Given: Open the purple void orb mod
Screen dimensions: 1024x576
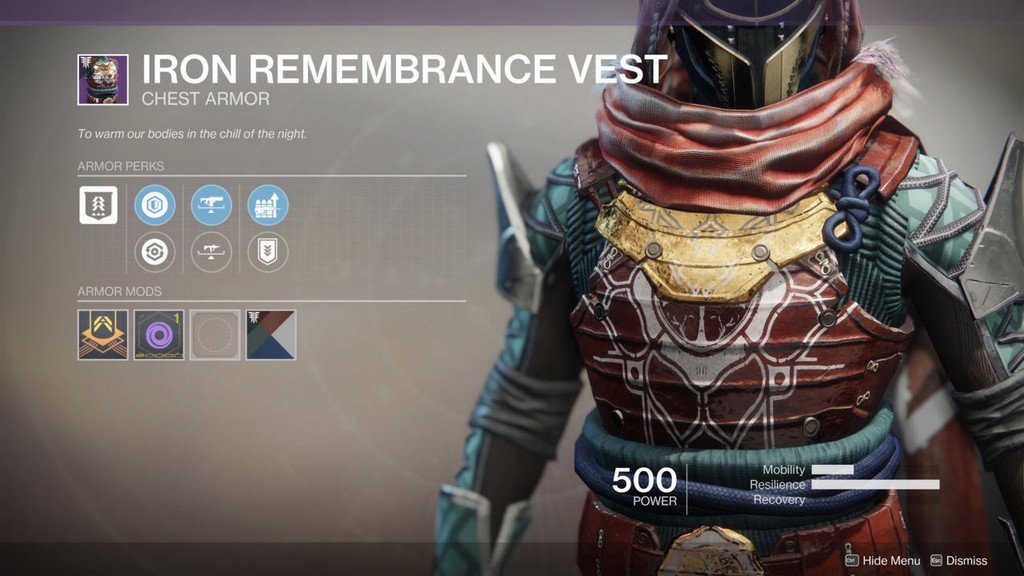Looking at the screenshot, I should pos(159,334).
